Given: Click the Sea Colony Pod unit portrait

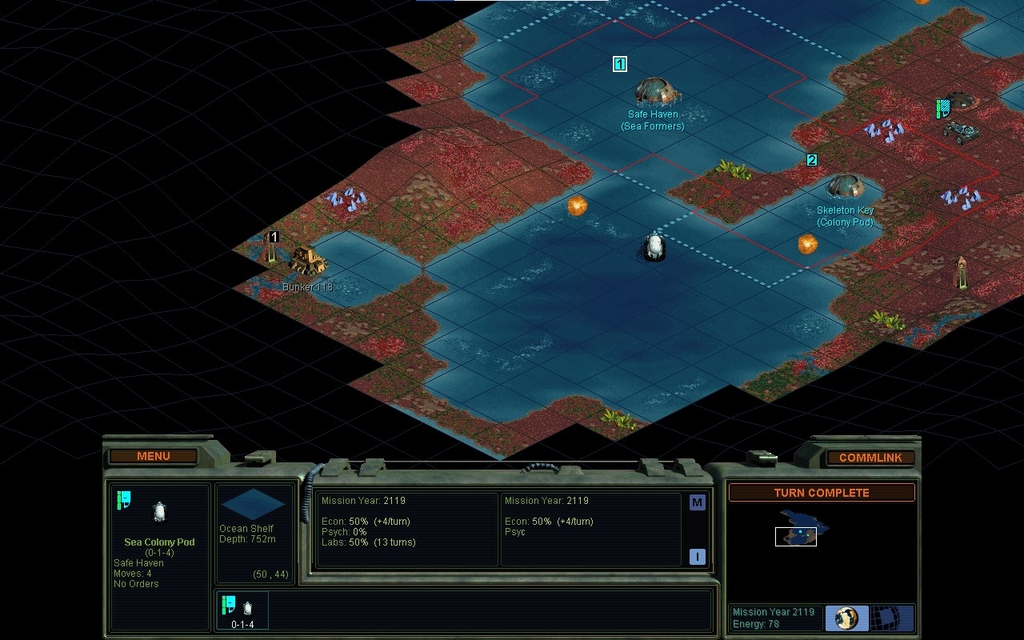Looking at the screenshot, I should click(x=158, y=512).
